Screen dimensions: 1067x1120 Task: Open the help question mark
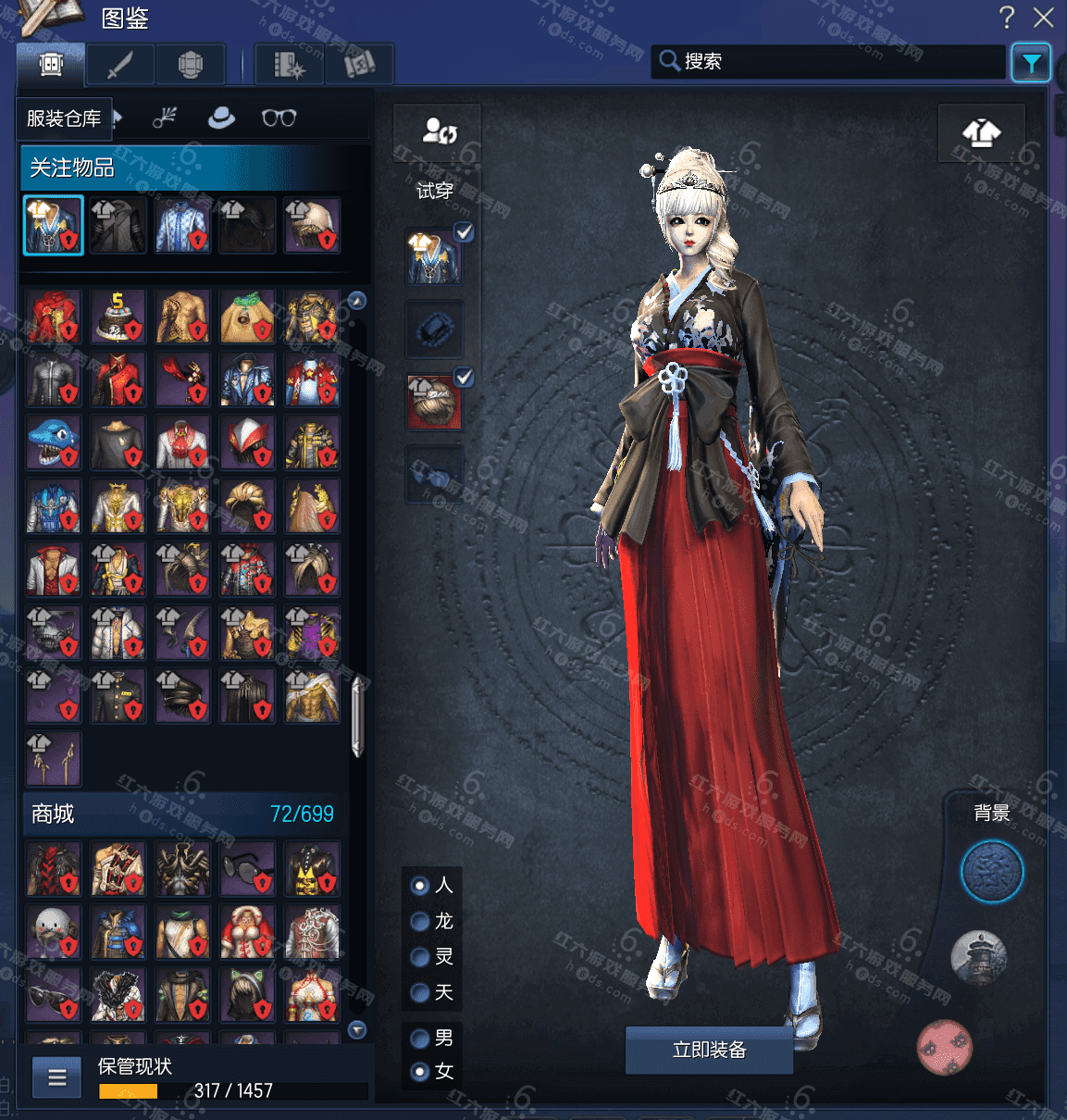(1007, 17)
